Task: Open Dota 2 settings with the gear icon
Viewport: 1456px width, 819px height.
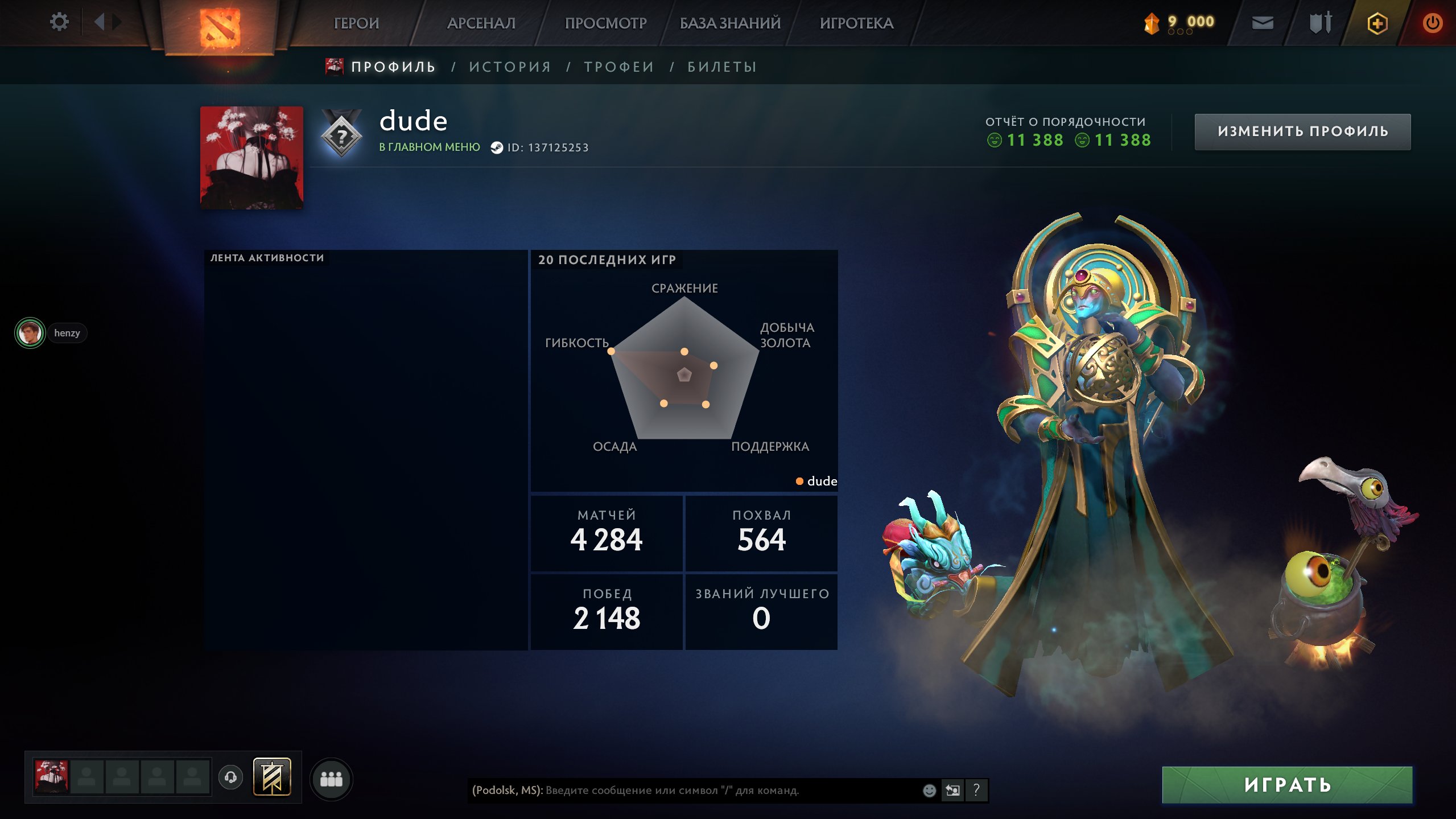Action: pos(59,21)
